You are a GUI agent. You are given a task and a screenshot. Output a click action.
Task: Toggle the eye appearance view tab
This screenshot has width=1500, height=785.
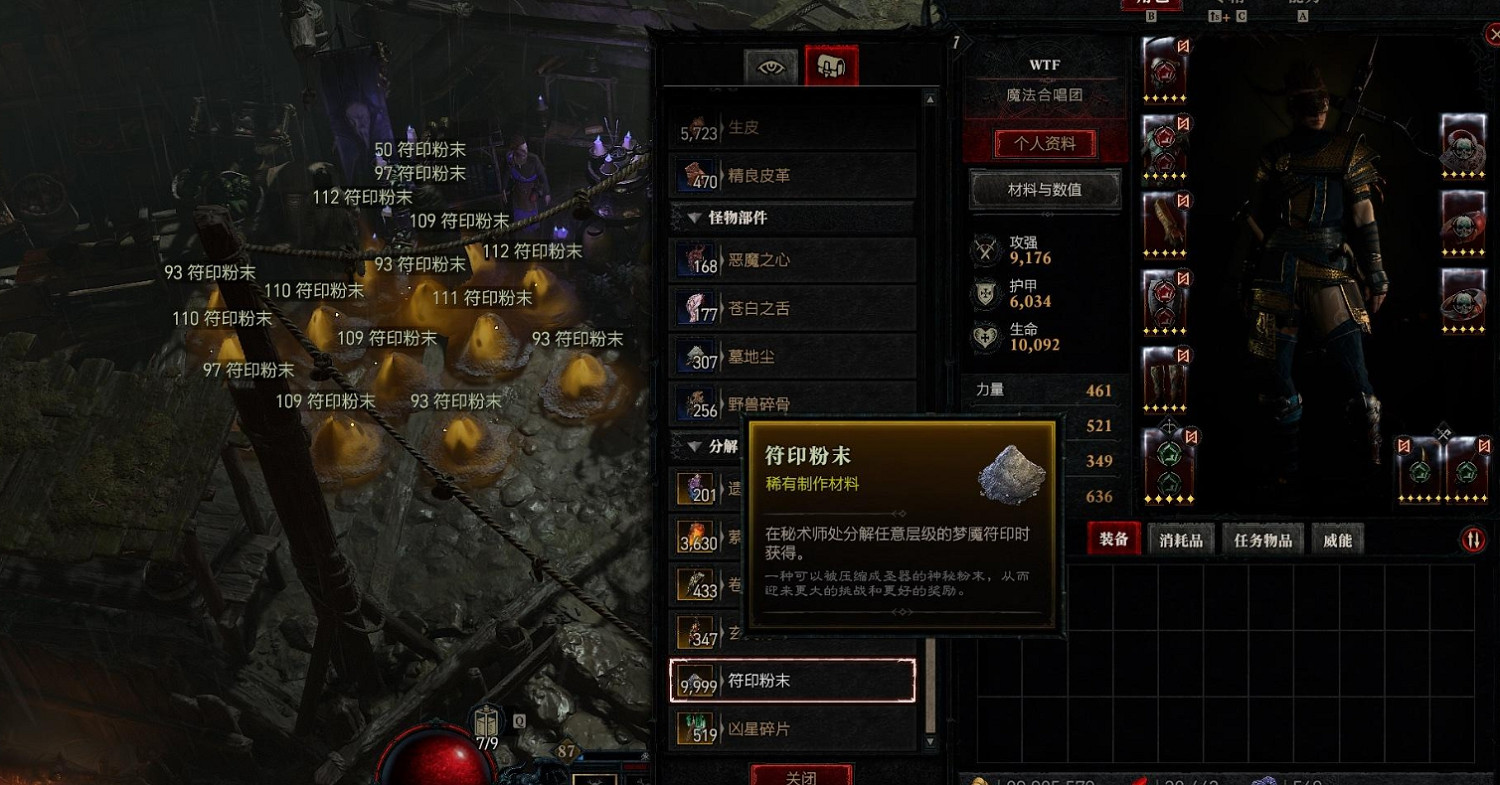tap(770, 66)
